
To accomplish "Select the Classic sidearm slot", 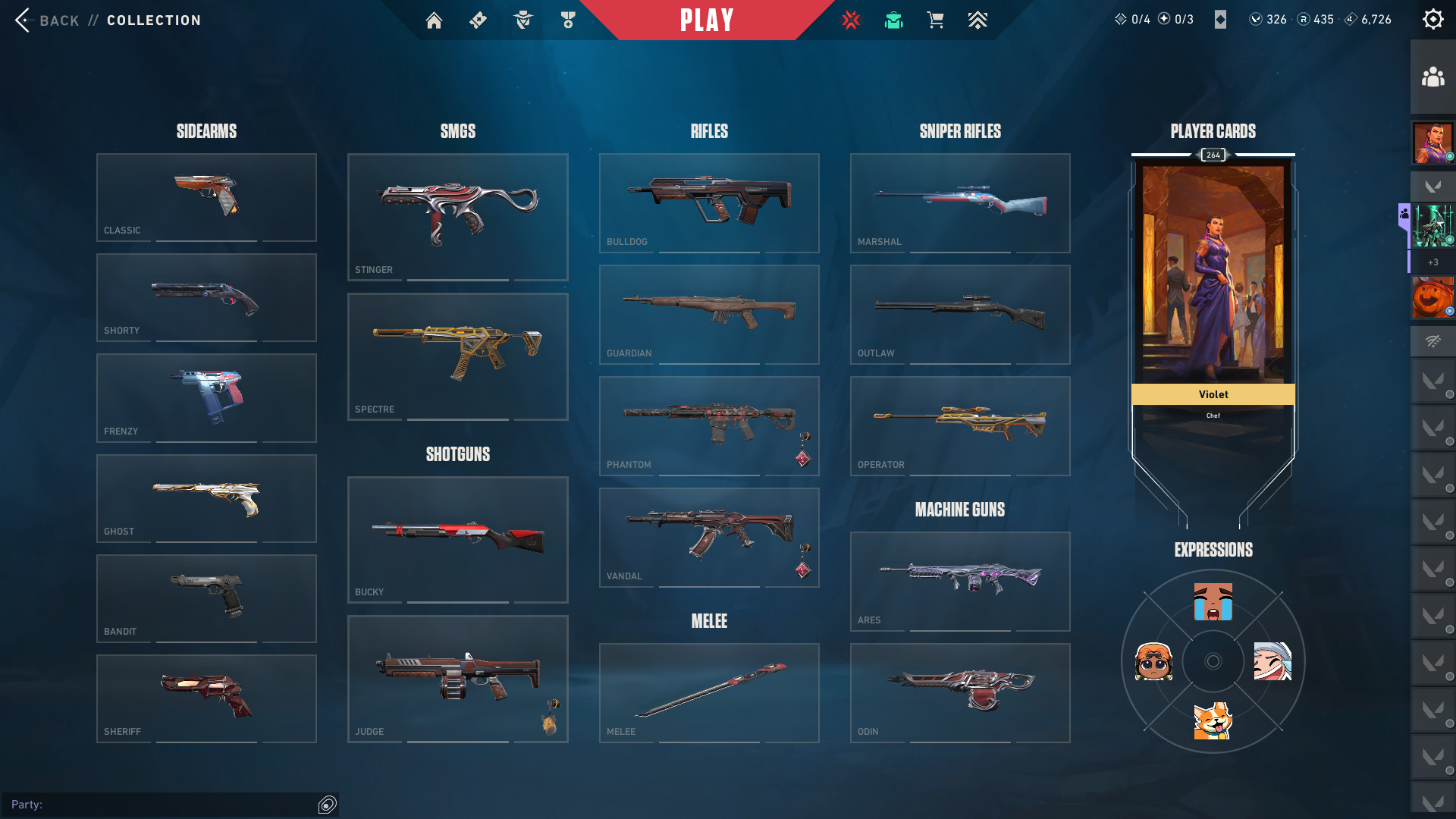I will pyautogui.click(x=206, y=197).
